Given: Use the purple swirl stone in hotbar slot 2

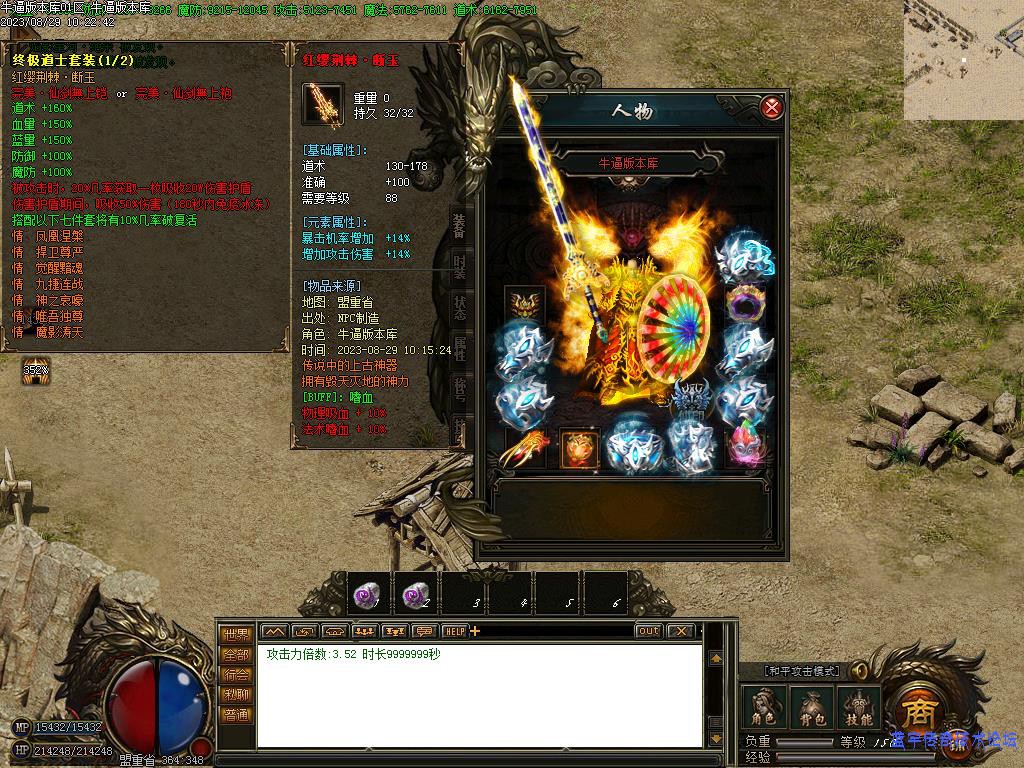Looking at the screenshot, I should click(x=414, y=594).
